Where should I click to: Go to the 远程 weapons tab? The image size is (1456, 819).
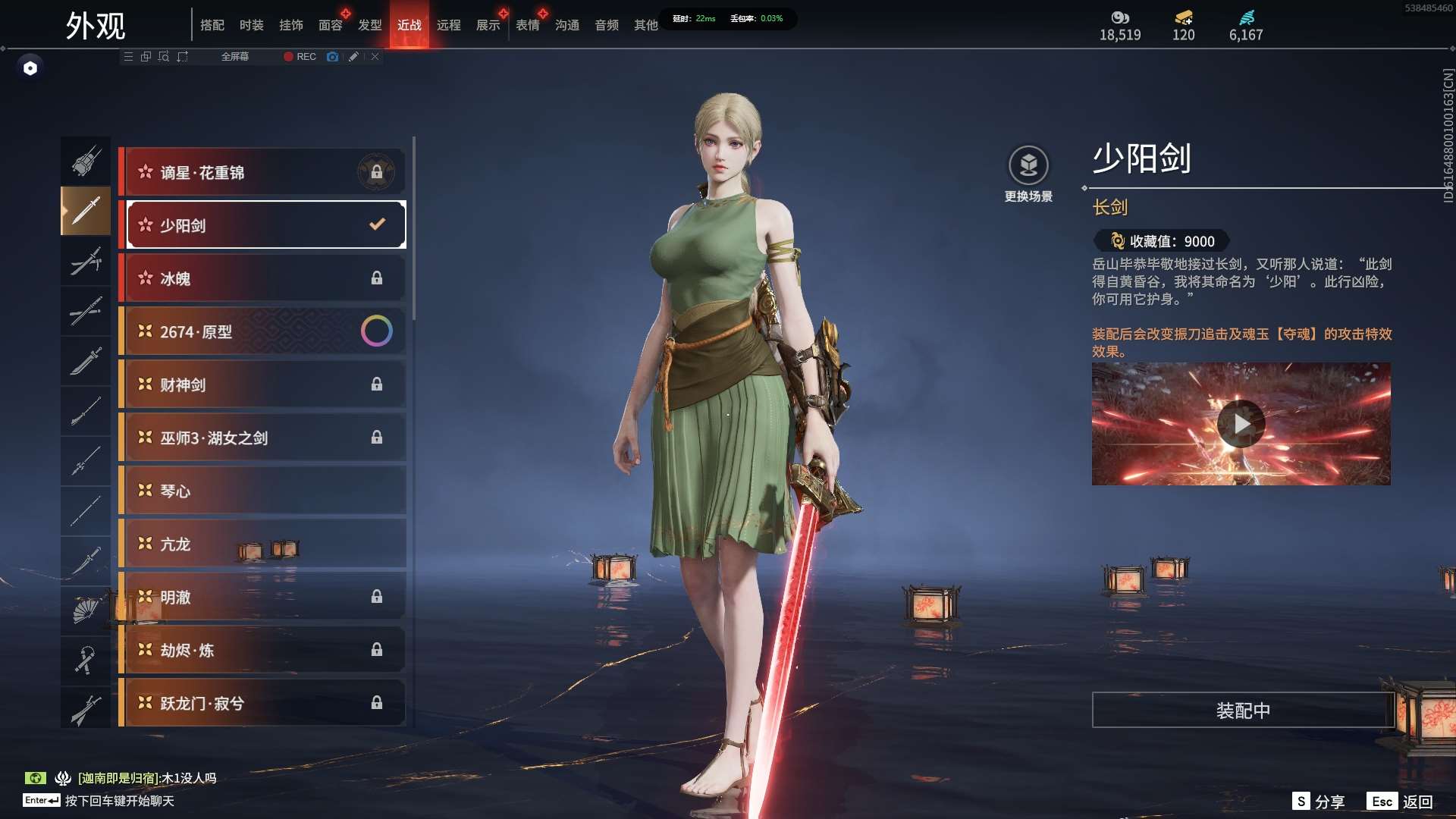click(448, 25)
